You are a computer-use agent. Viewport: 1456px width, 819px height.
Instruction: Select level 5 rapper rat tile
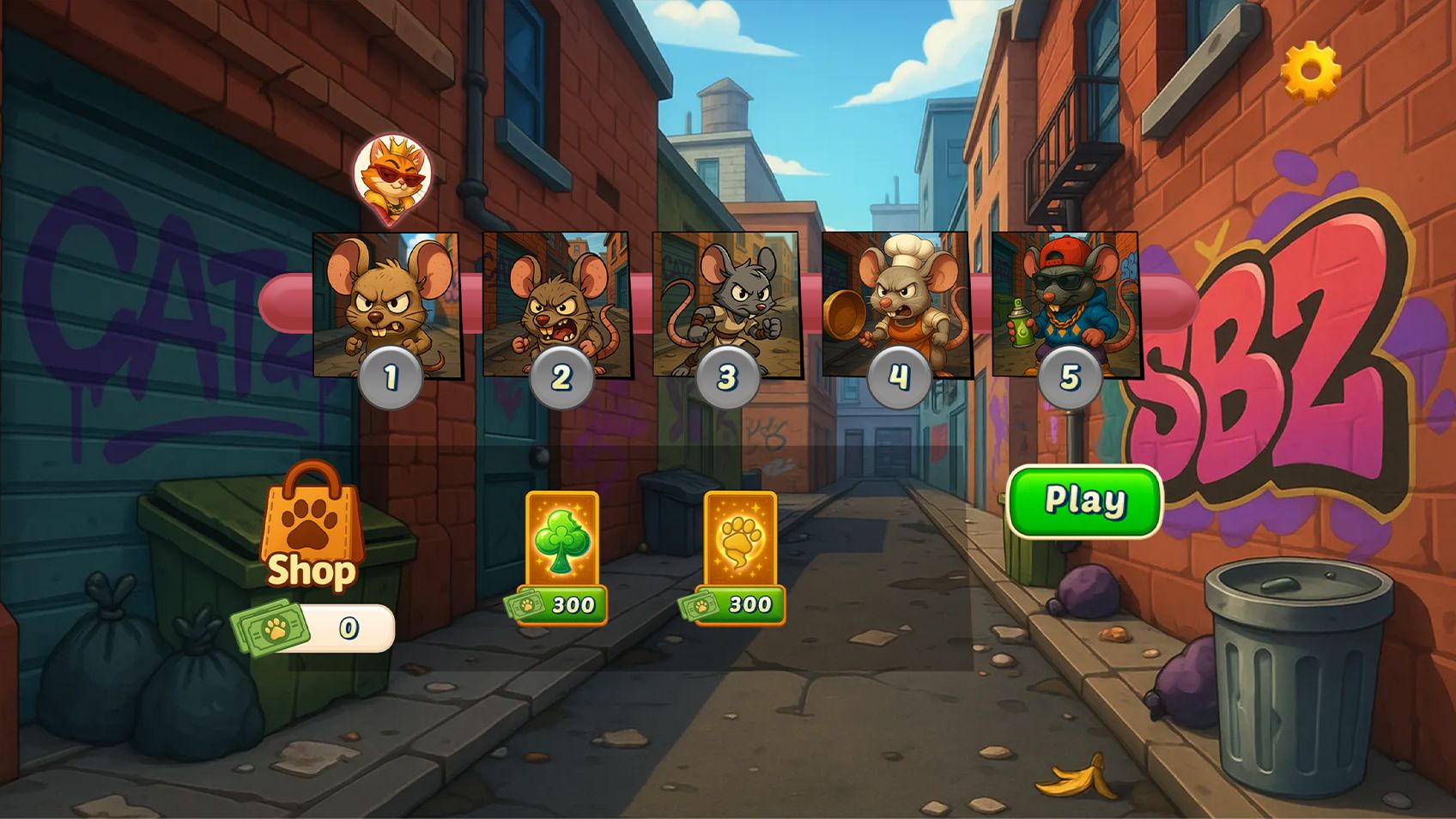tap(1065, 305)
